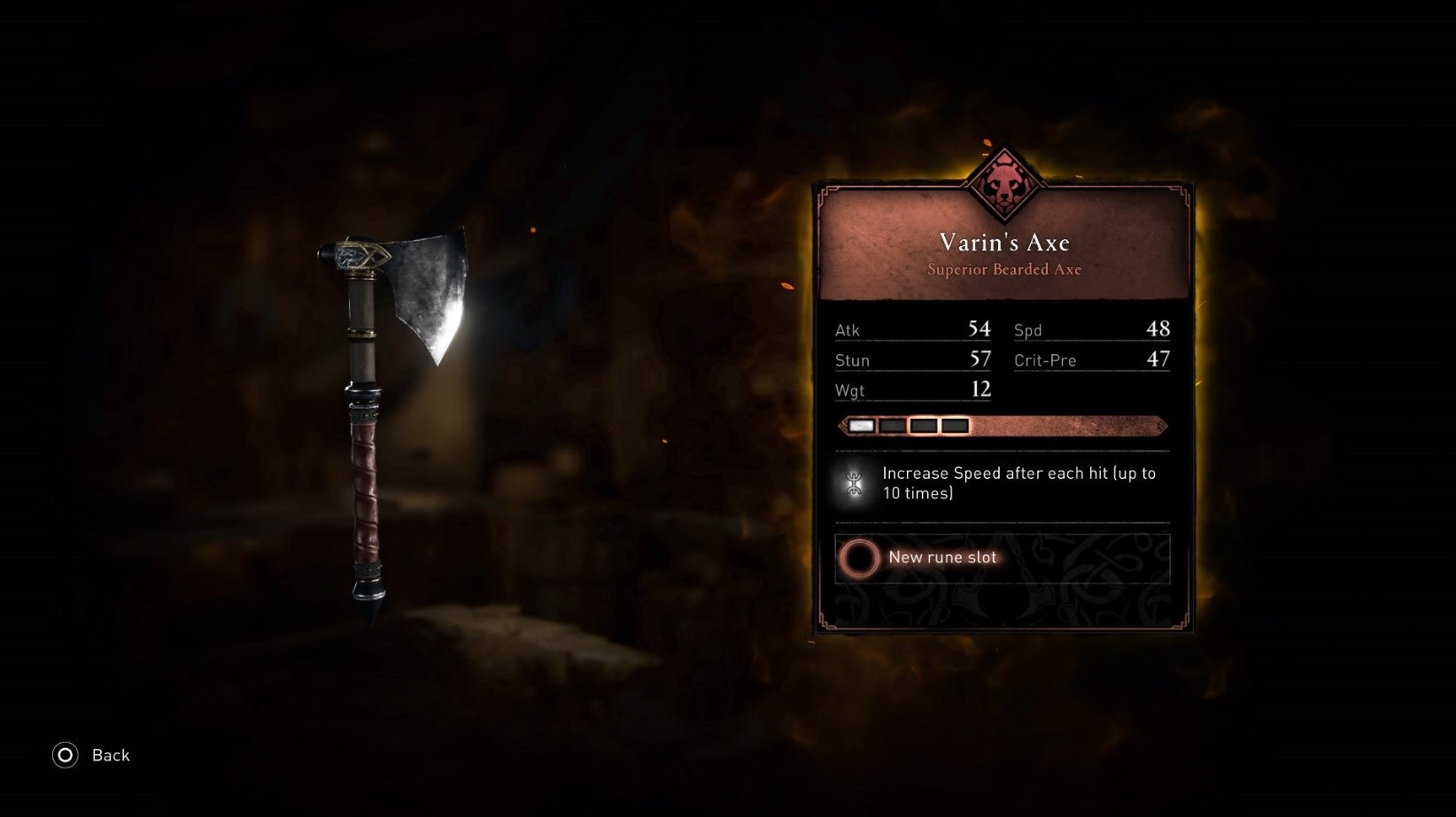Click the third upgrade slot of Varin's Axe
This screenshot has height=817, width=1456.
(924, 426)
